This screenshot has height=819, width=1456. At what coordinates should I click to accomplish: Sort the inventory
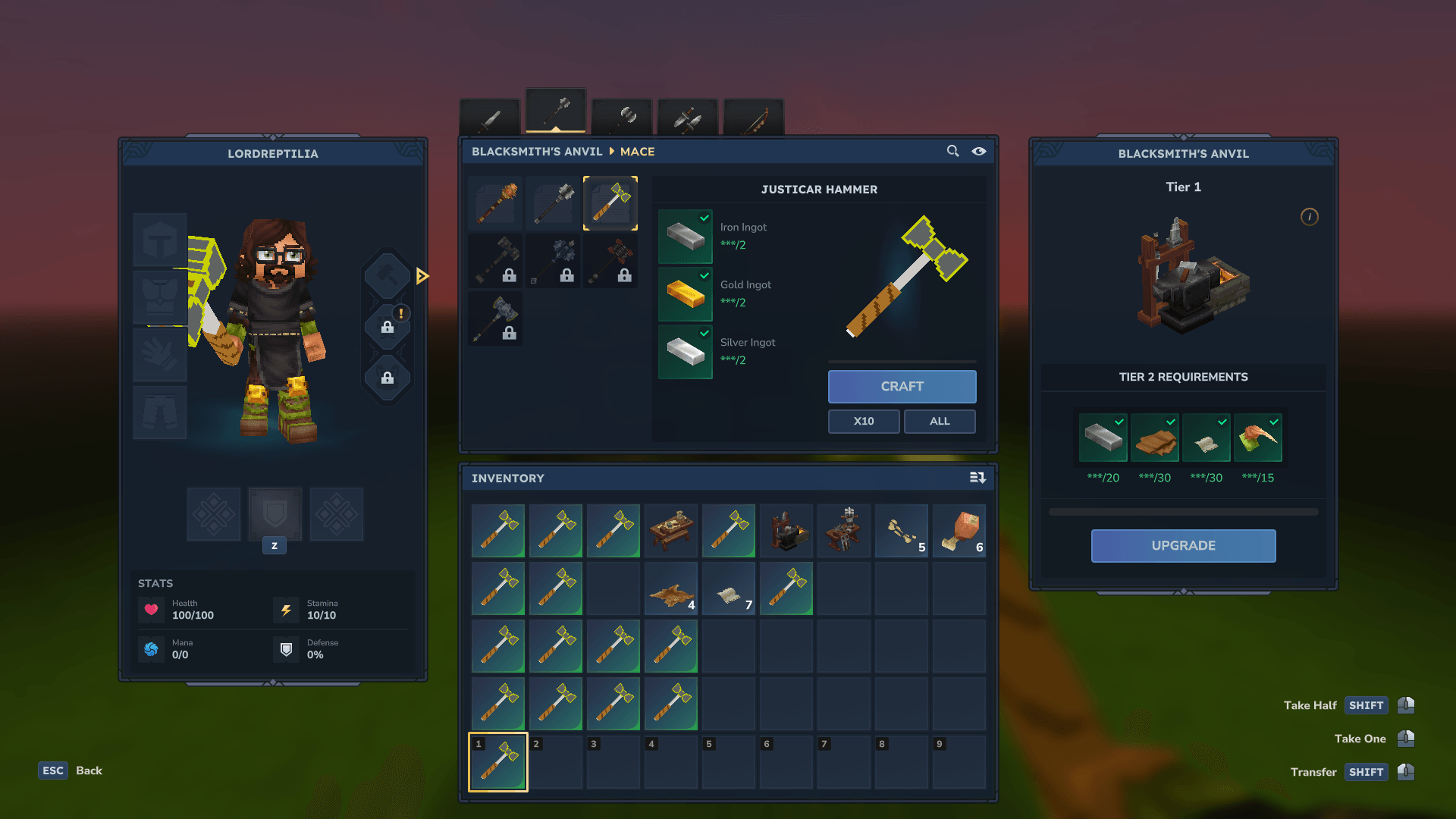(977, 478)
